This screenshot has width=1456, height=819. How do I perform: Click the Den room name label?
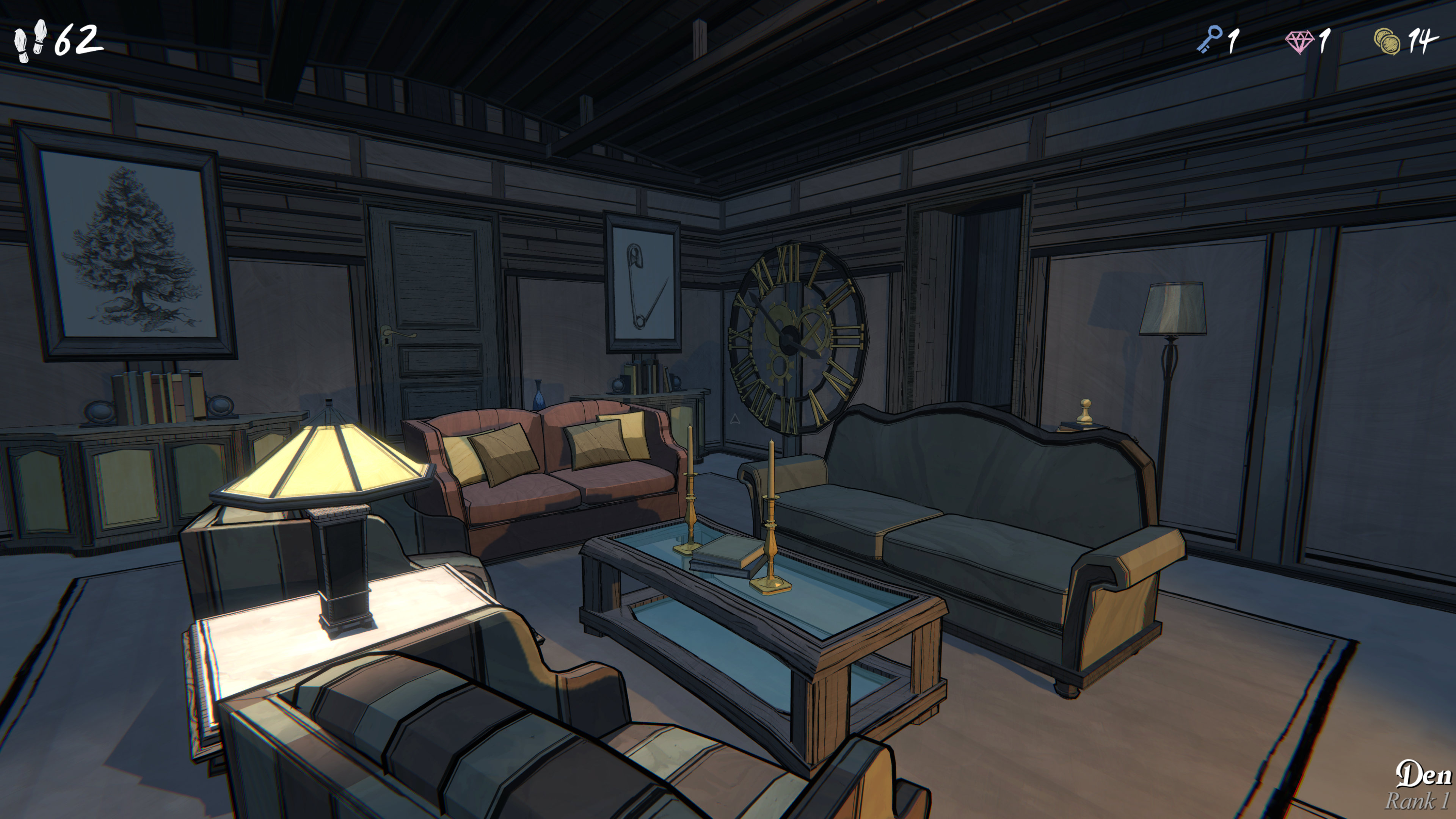pyautogui.click(x=1423, y=774)
